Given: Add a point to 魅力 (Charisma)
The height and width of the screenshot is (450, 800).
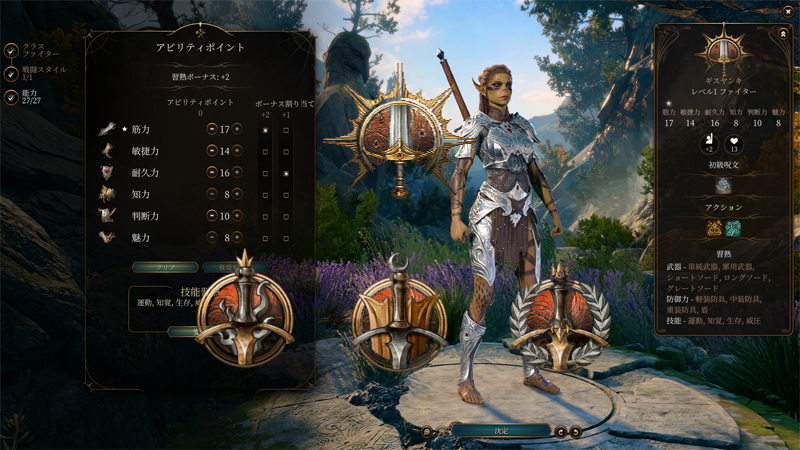Looking at the screenshot, I should point(237,238).
